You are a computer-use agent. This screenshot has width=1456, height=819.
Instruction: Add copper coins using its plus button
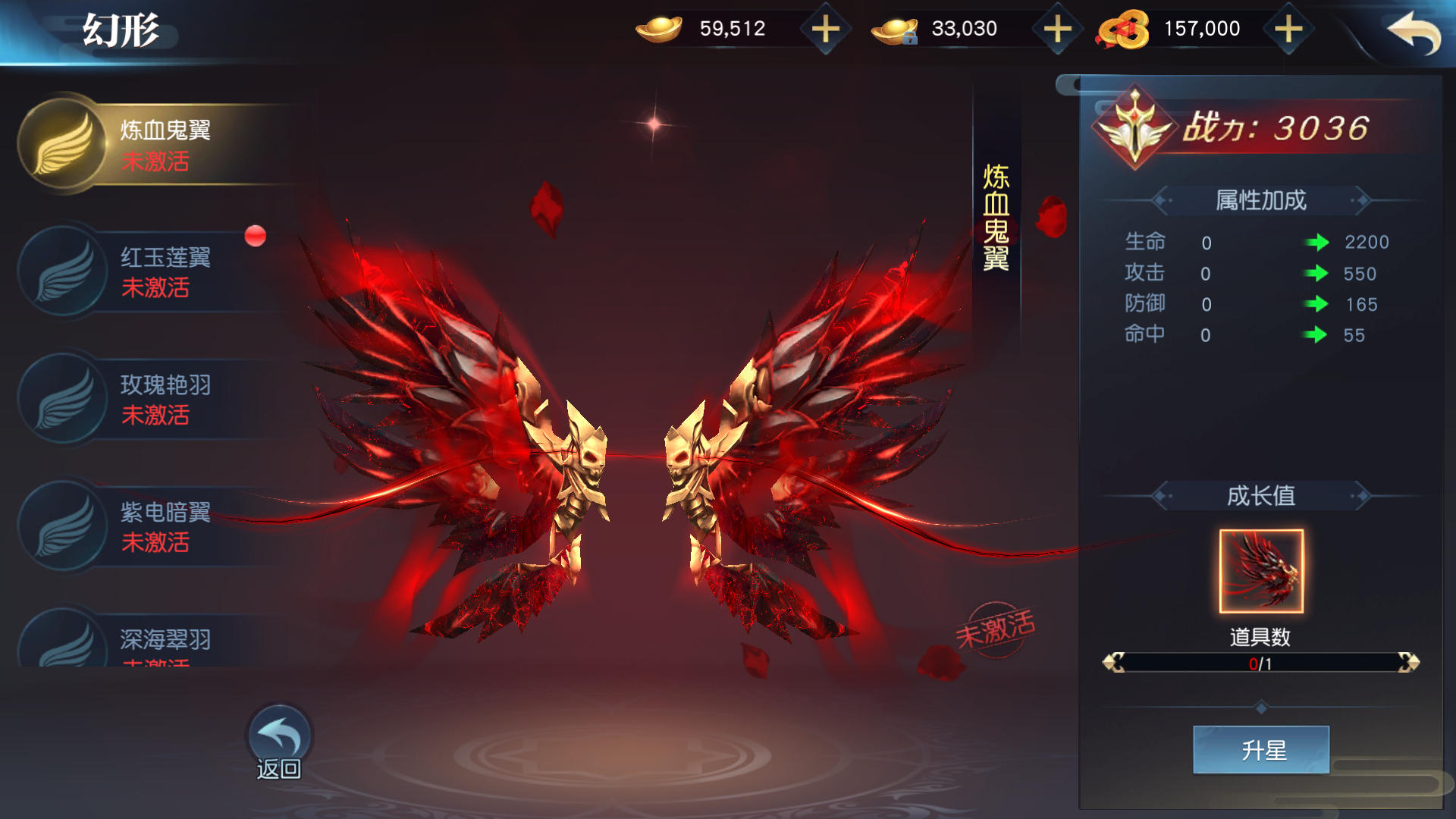[x=1288, y=30]
